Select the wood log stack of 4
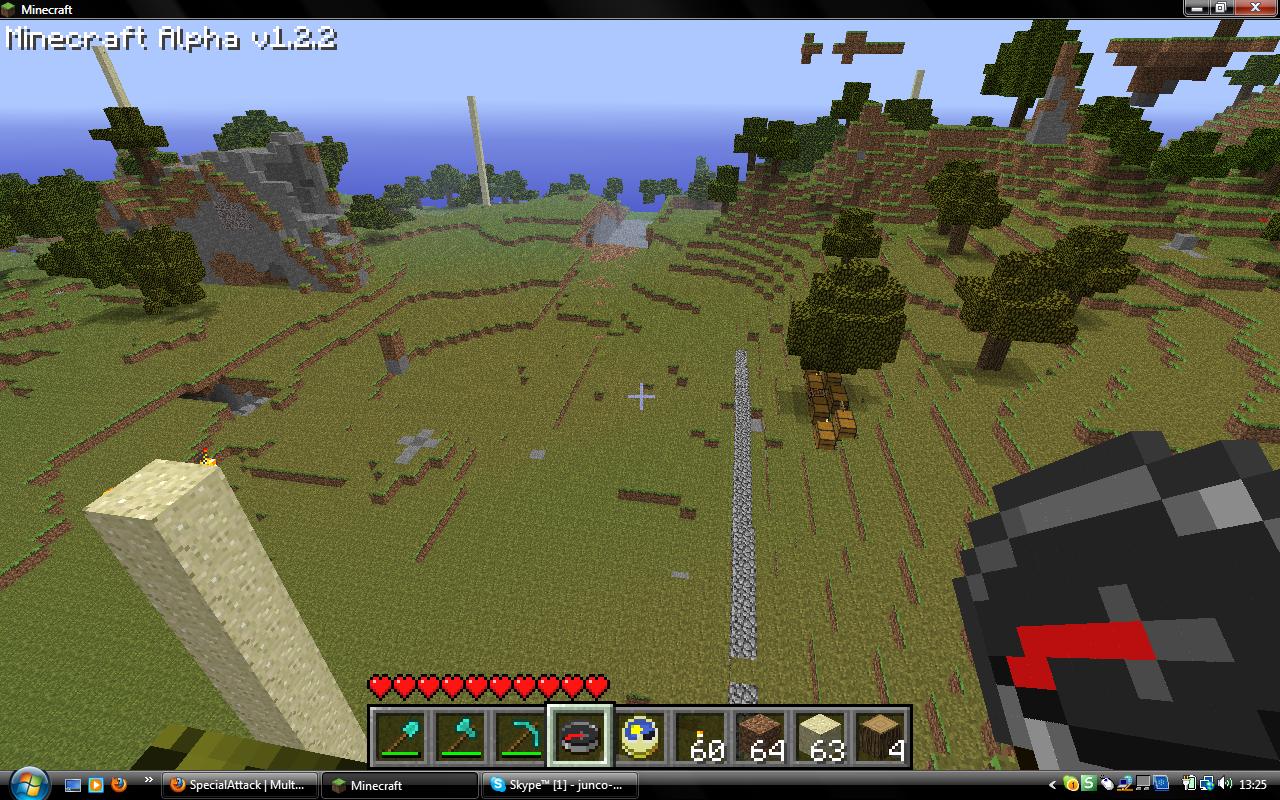Screen dimensions: 1280x800 pos(881,738)
